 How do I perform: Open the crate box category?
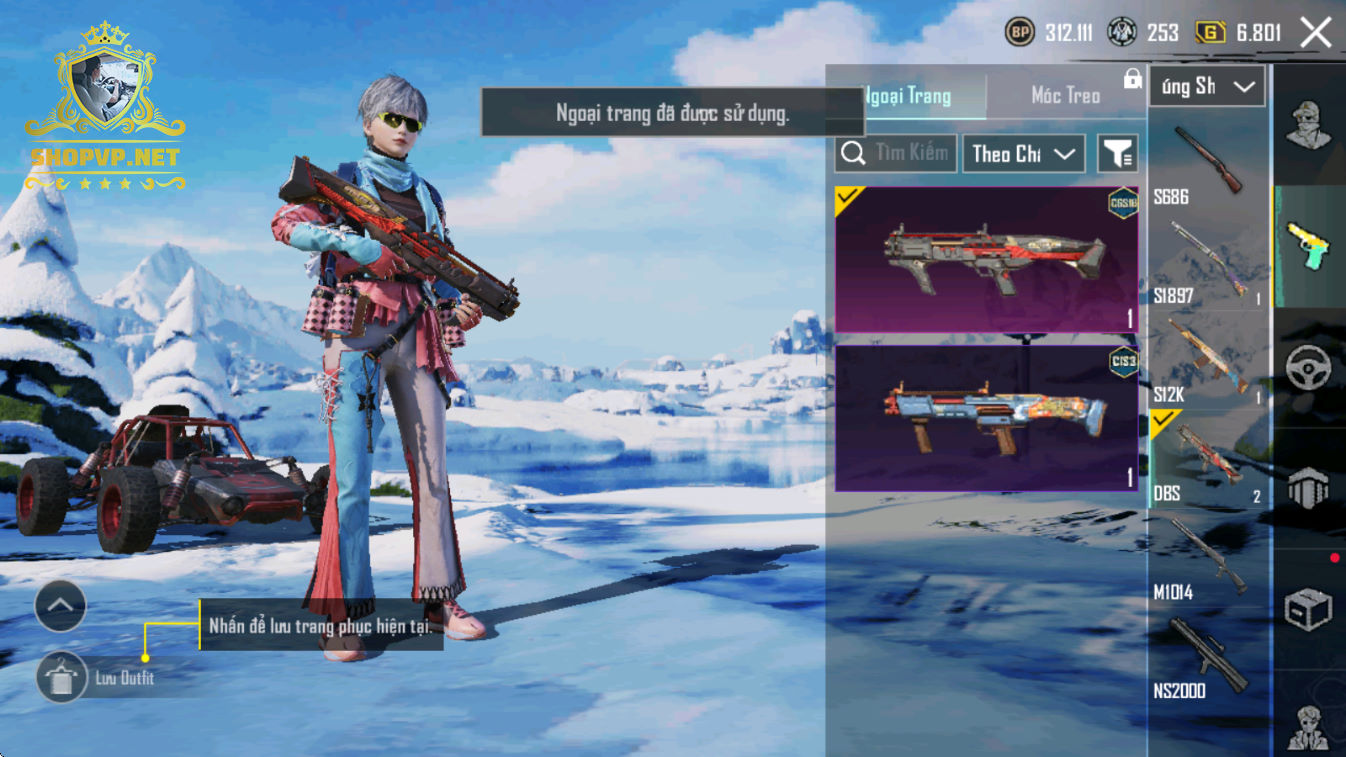[x=1308, y=609]
